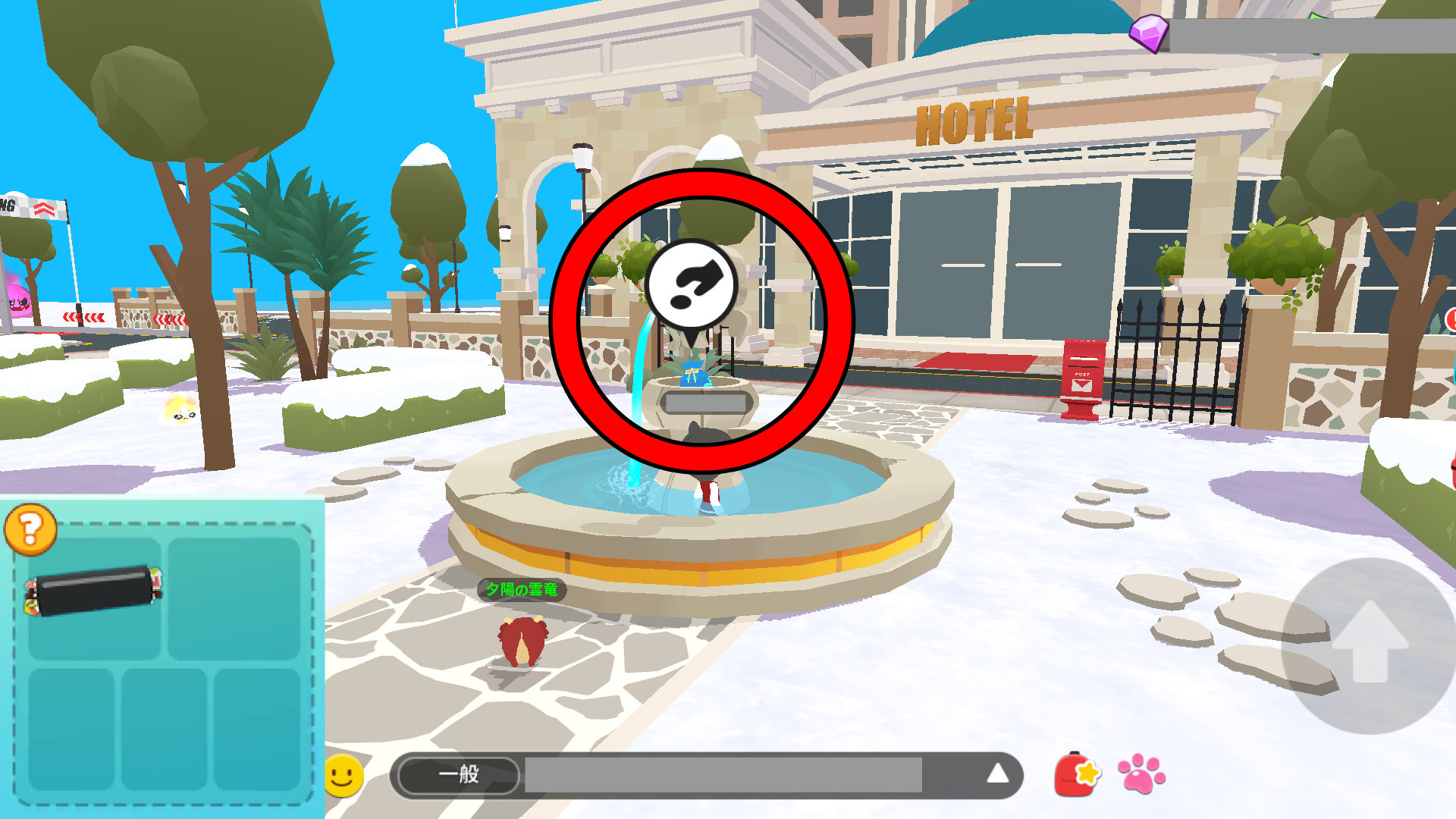Tap the interact hand bubble above fountain
Image resolution: width=1456 pixels, height=819 pixels.
click(691, 287)
